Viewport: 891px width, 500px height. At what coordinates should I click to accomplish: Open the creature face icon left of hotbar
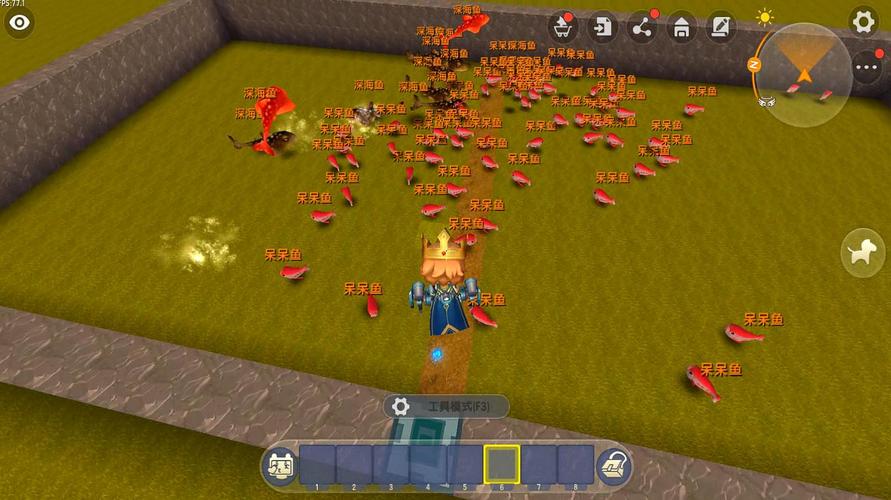coord(279,465)
